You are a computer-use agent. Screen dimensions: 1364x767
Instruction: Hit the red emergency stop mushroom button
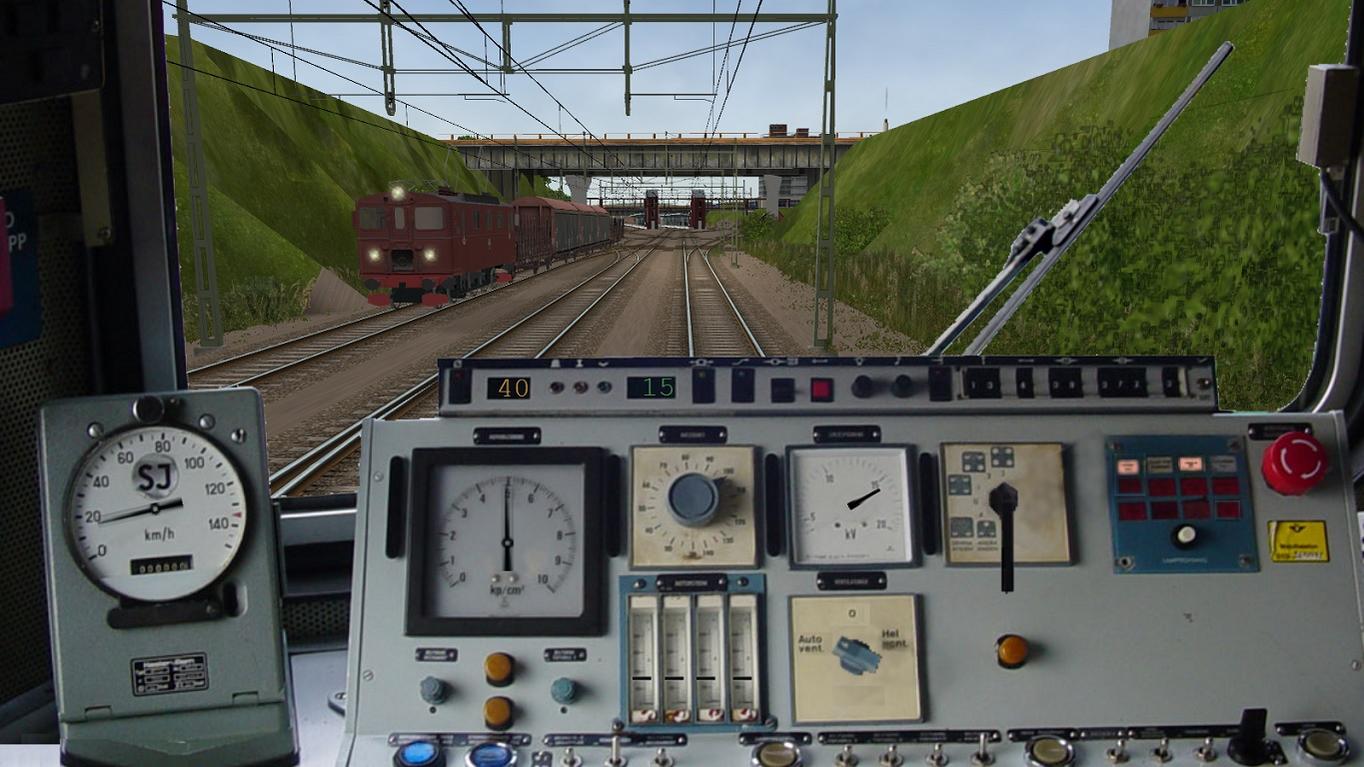1294,463
